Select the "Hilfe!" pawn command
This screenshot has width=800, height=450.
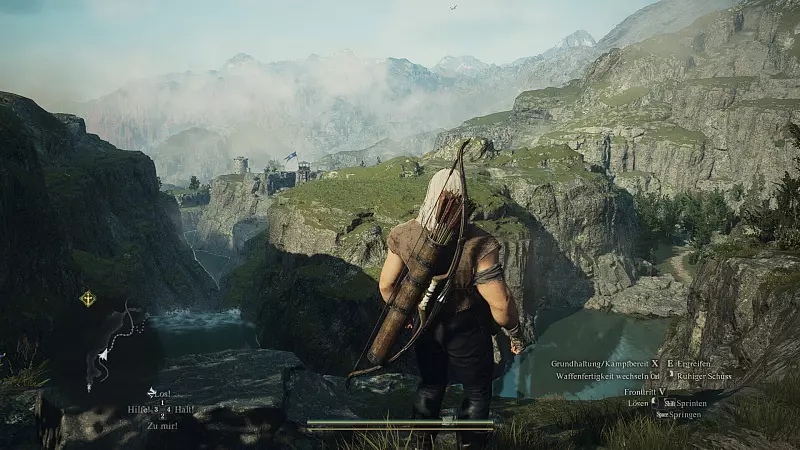[138, 409]
